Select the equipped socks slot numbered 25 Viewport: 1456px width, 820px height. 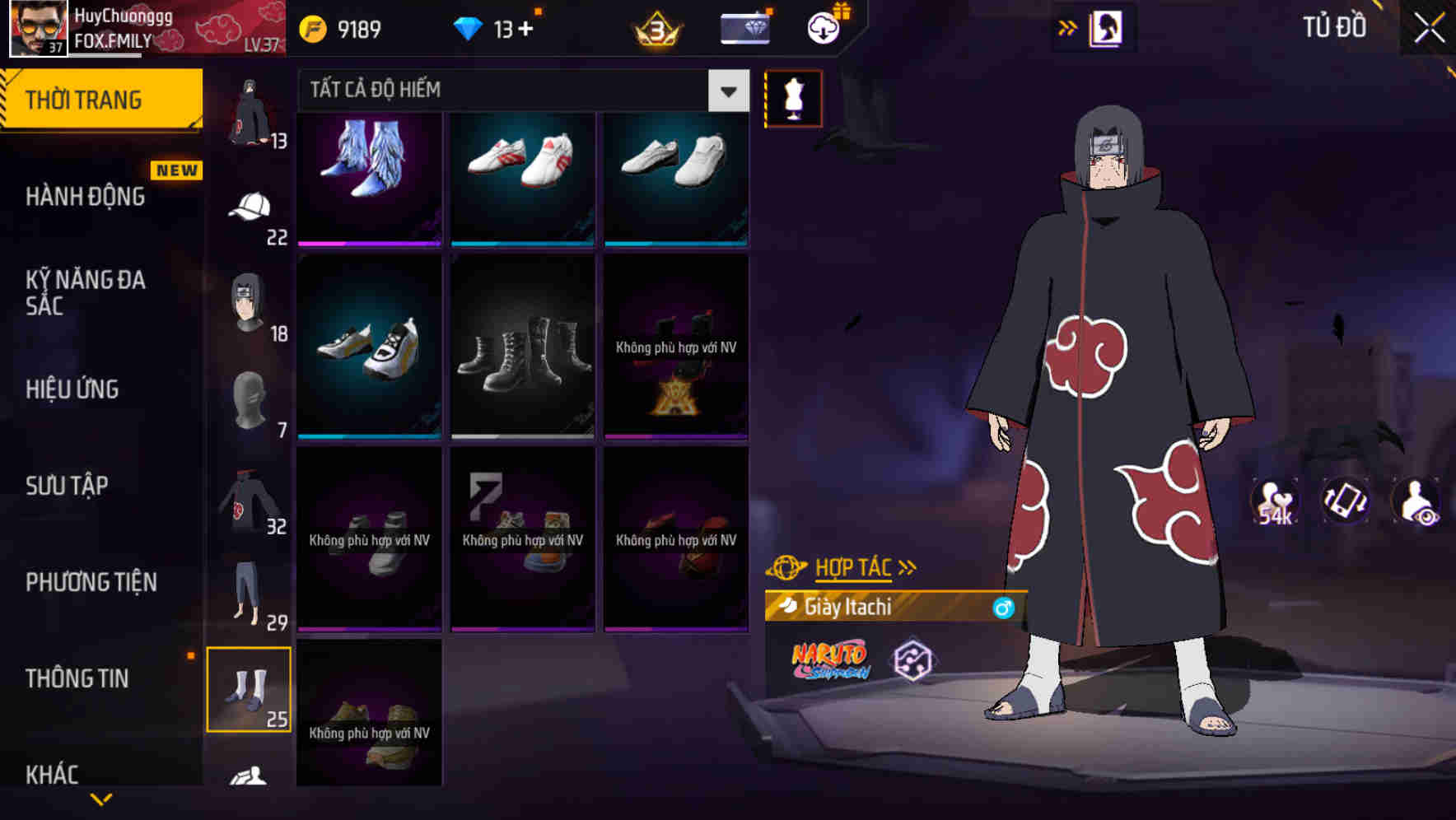250,692
